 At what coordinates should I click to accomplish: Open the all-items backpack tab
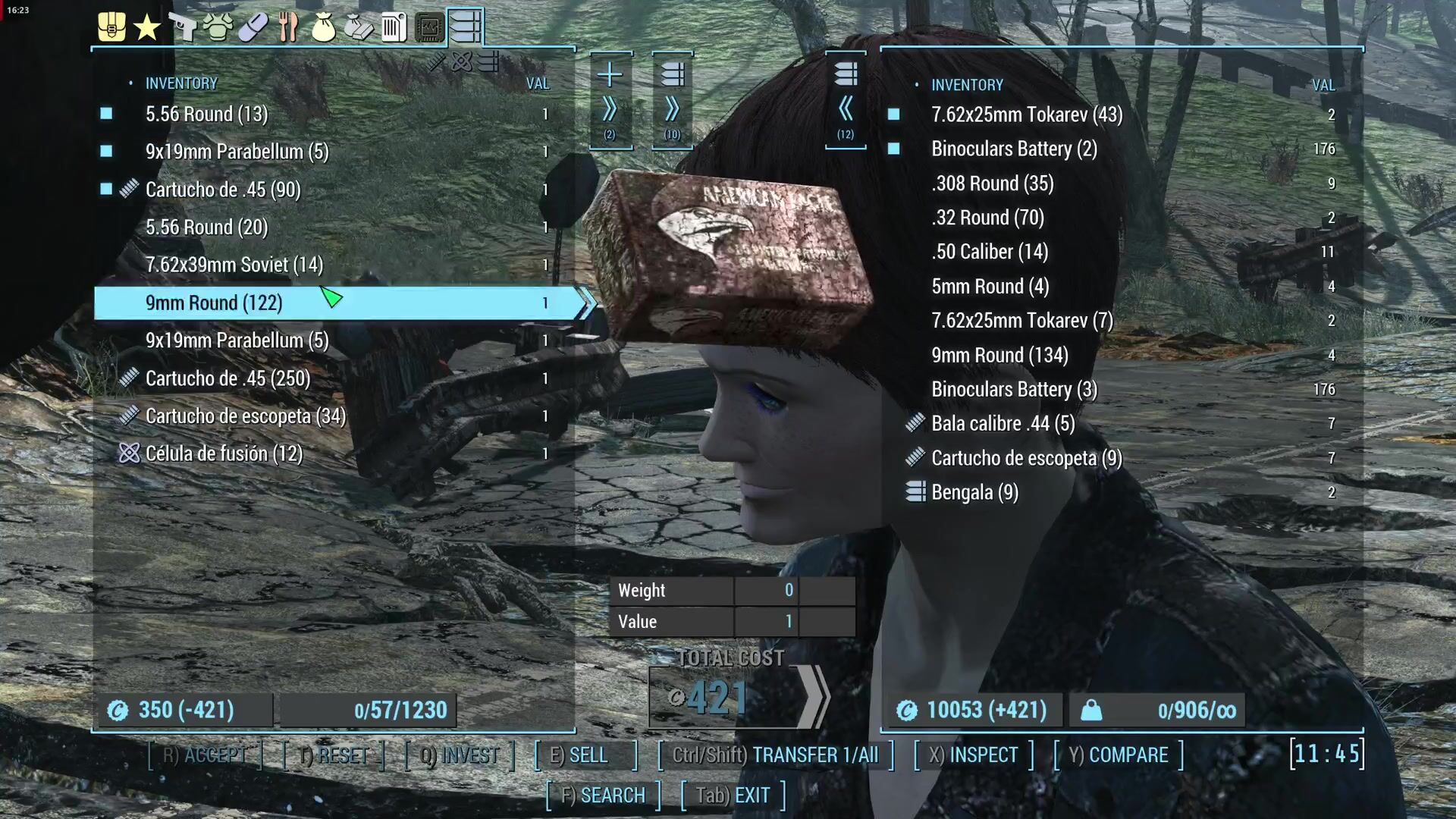tap(111, 27)
